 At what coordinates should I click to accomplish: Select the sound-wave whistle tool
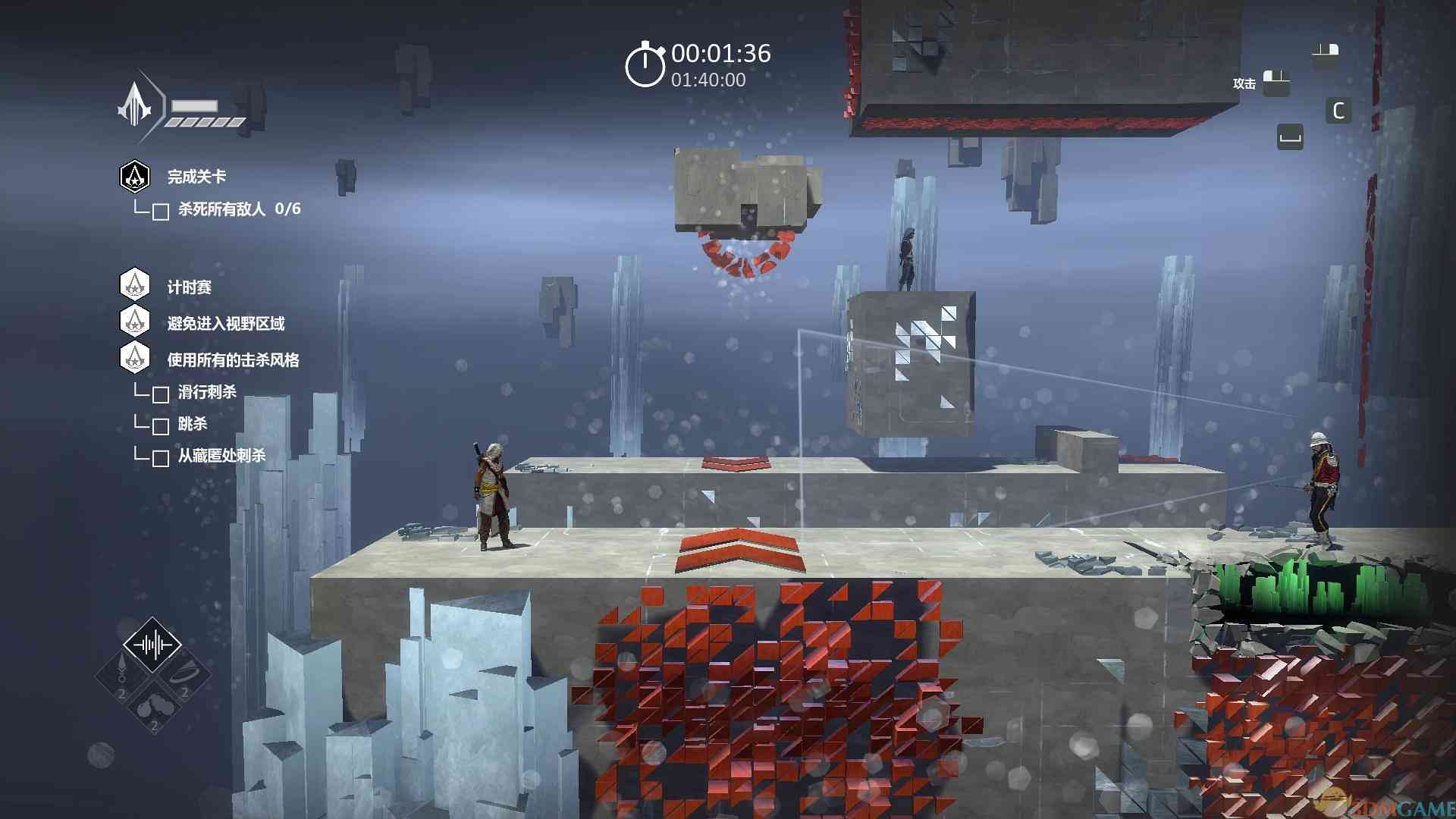coord(152,645)
